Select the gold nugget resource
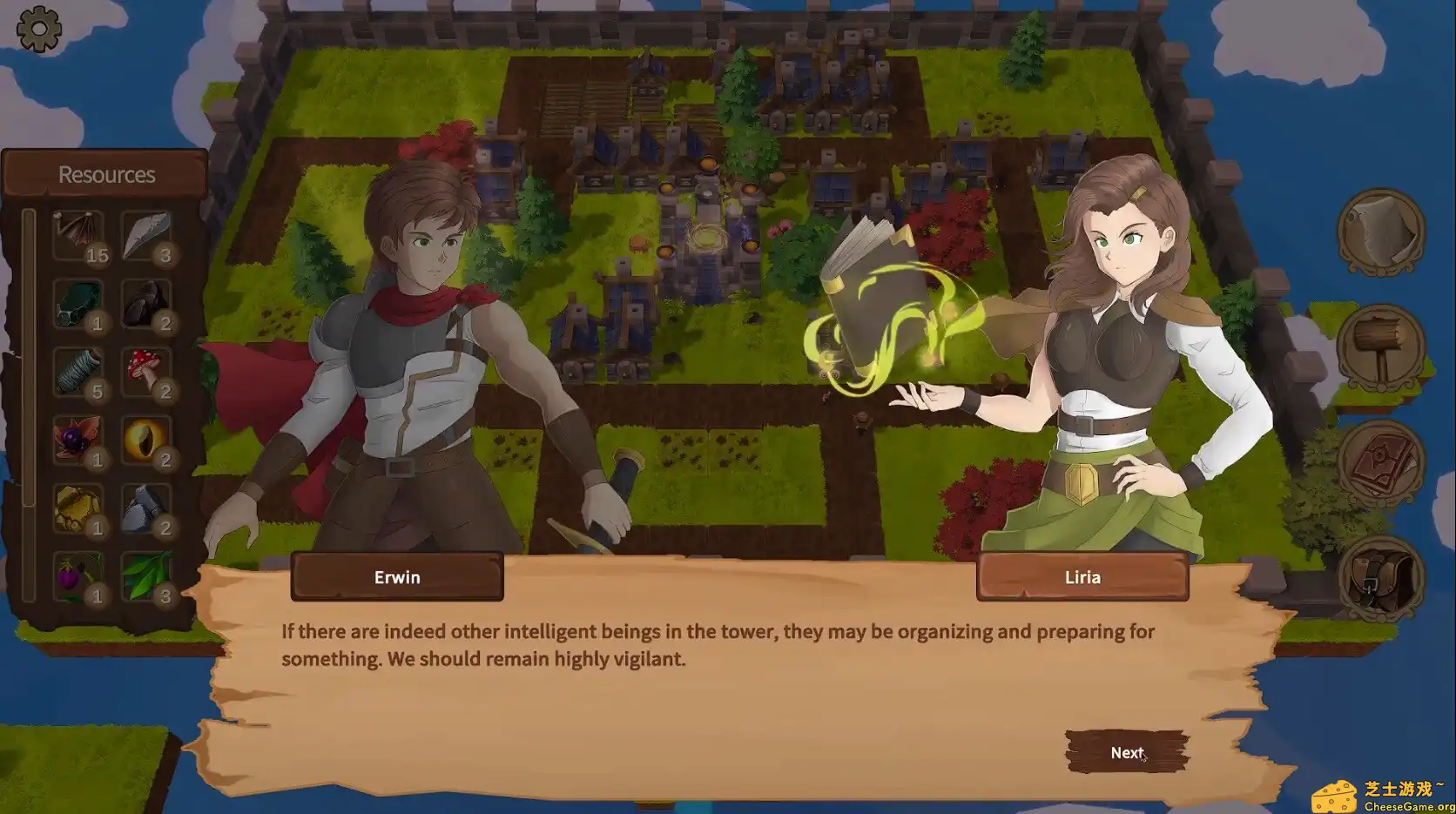This screenshot has width=1456, height=814. [x=77, y=509]
